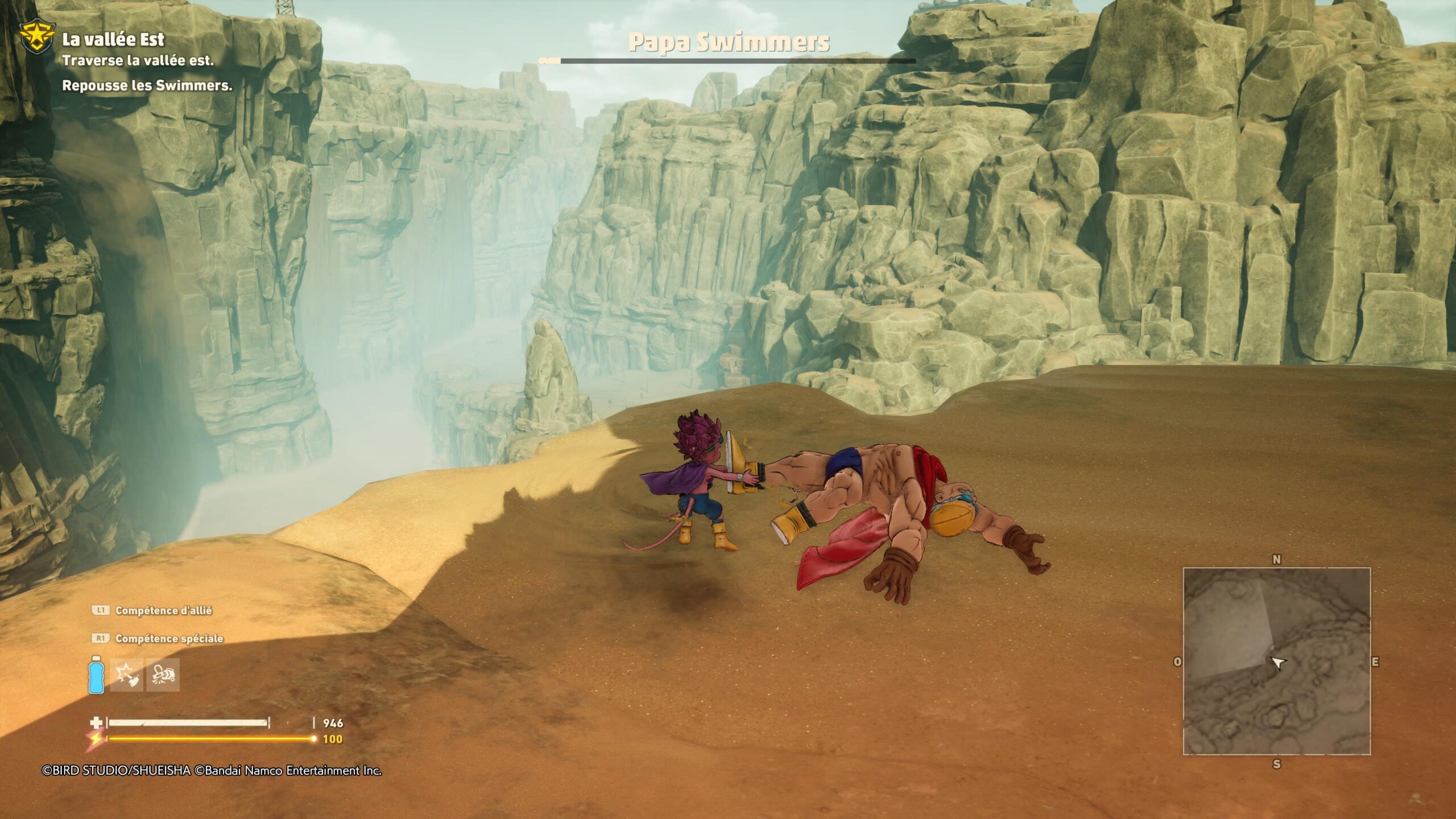Activate the tank vehicle skill icon
Screen dimensions: 1456x819
tap(163, 675)
